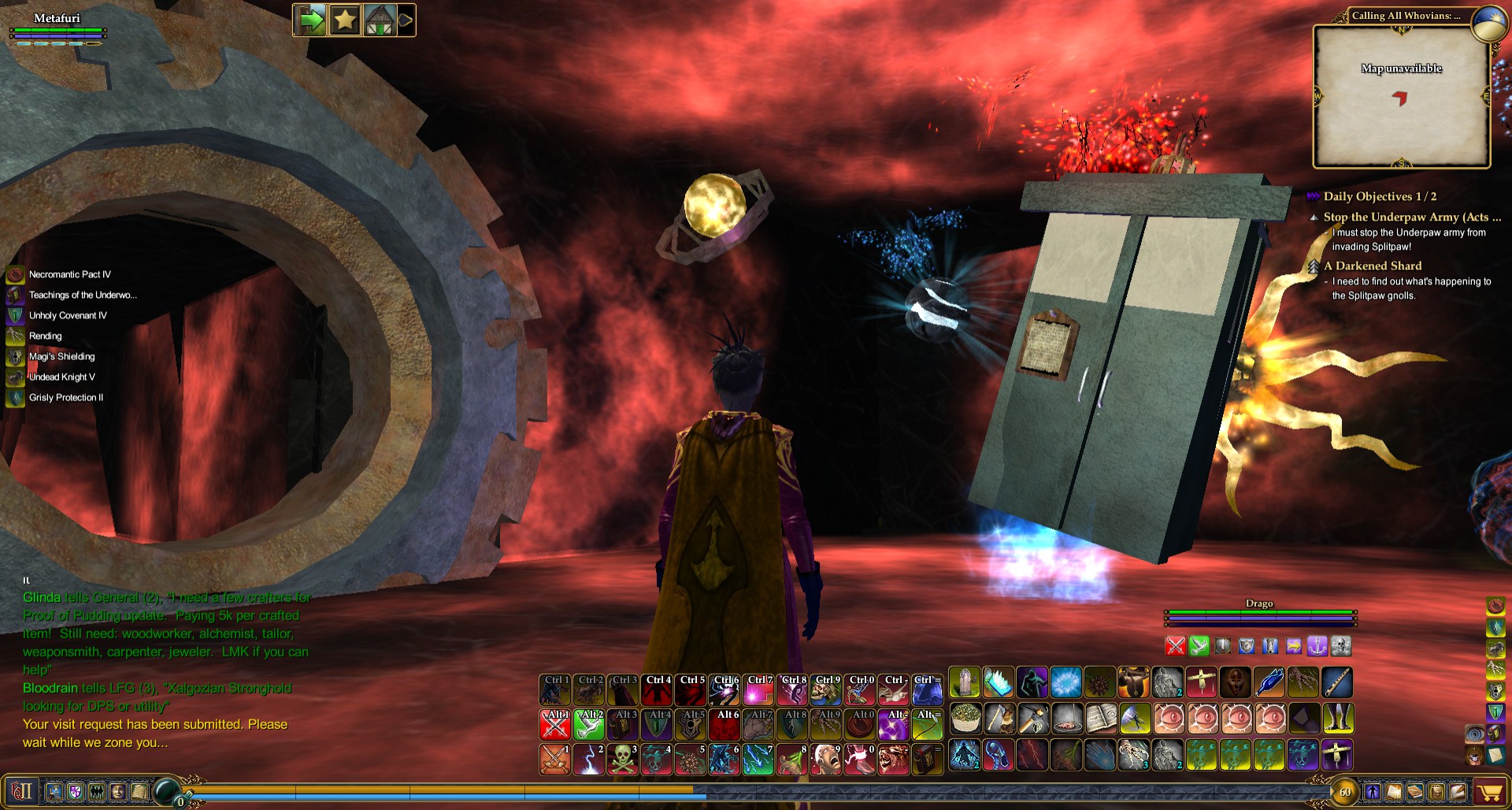The image size is (1512, 810).
Task: Select the Ctrl 4 hotbar slot
Action: point(656,689)
